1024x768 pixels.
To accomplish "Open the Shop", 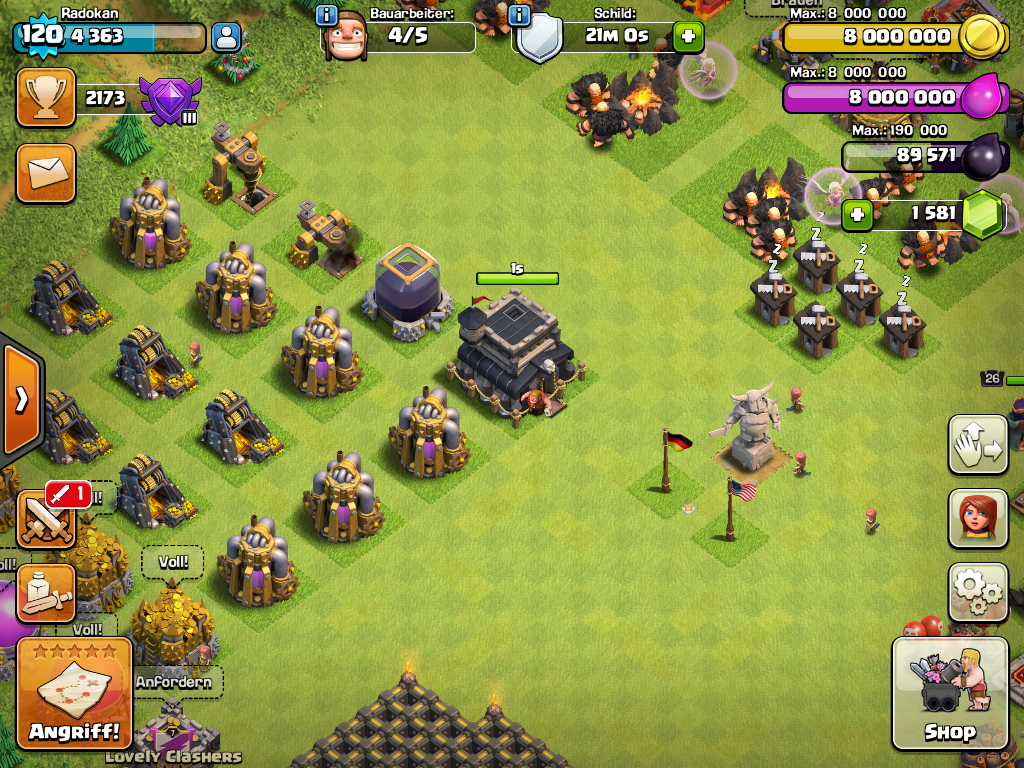I will 949,694.
